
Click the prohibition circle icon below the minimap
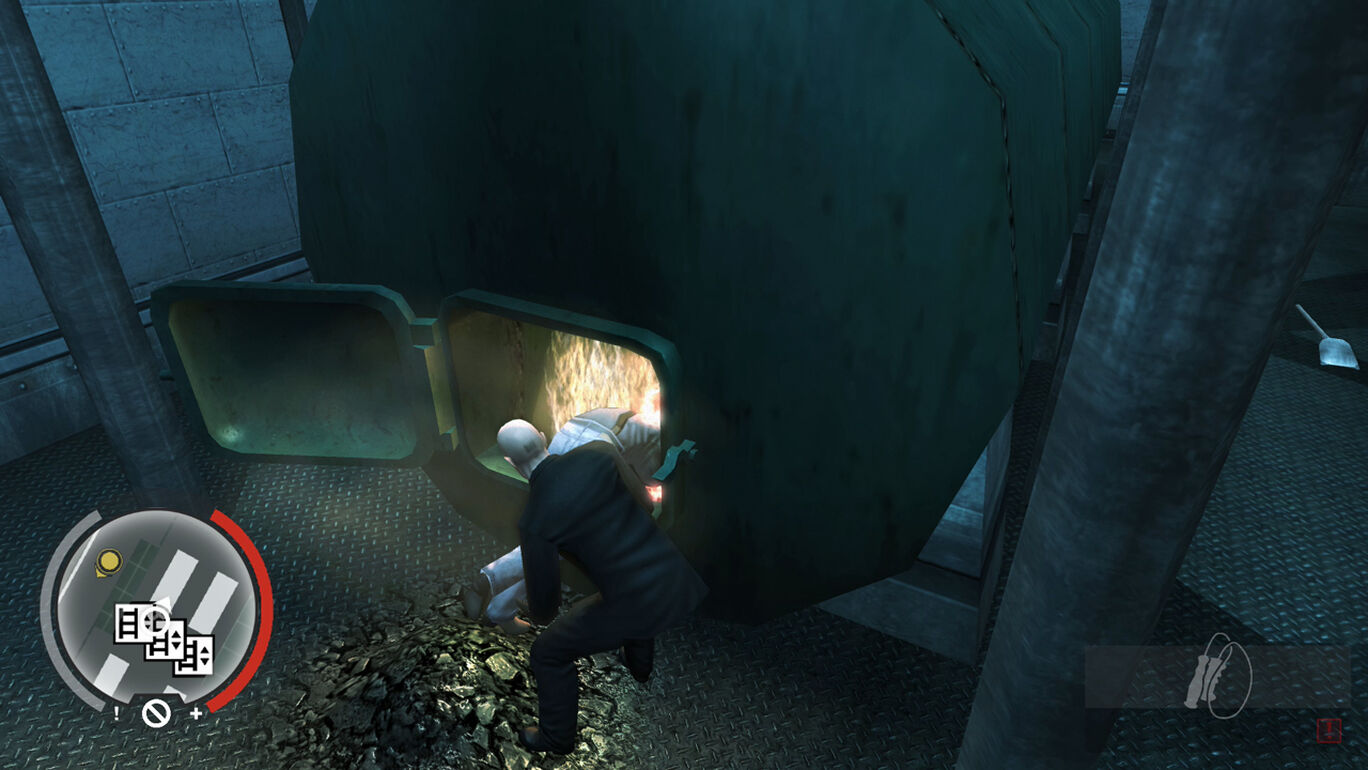coord(155,714)
